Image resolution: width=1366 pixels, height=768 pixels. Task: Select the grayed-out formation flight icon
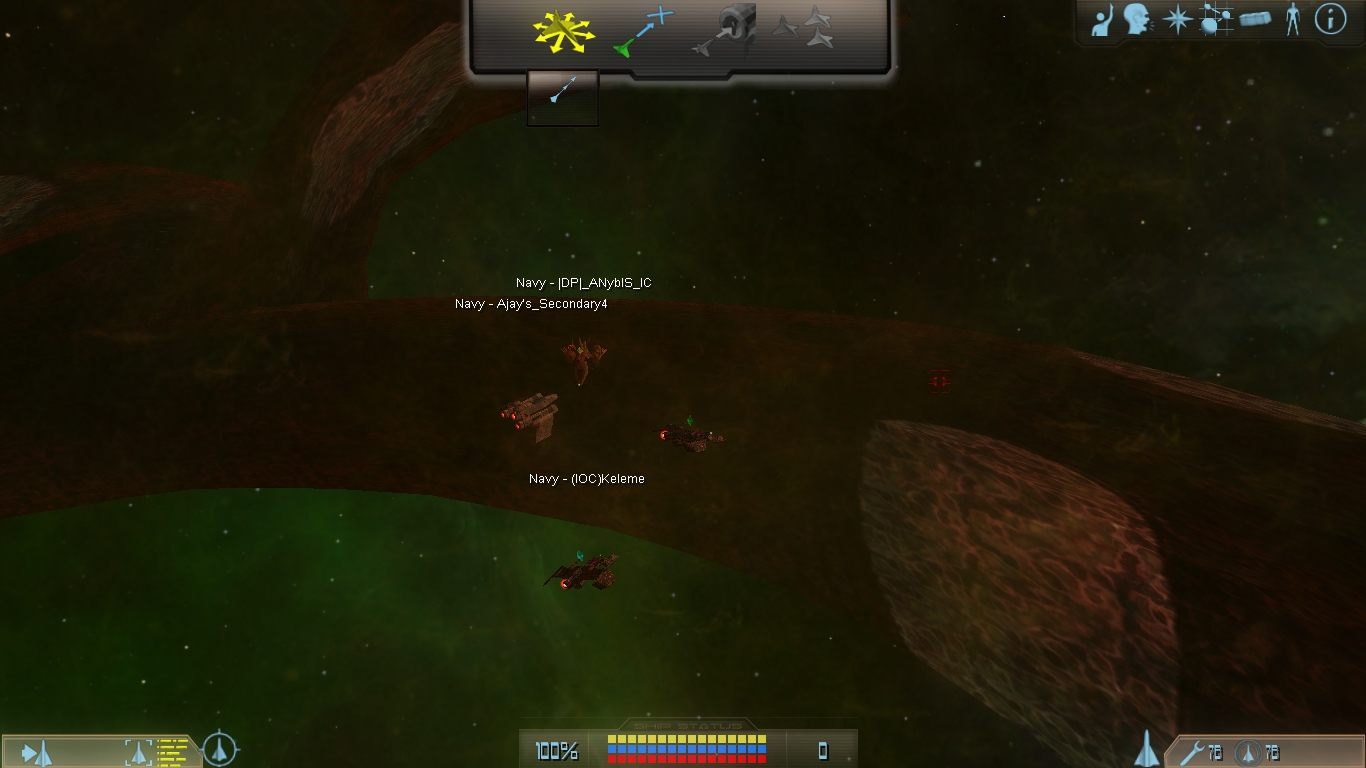tap(804, 27)
